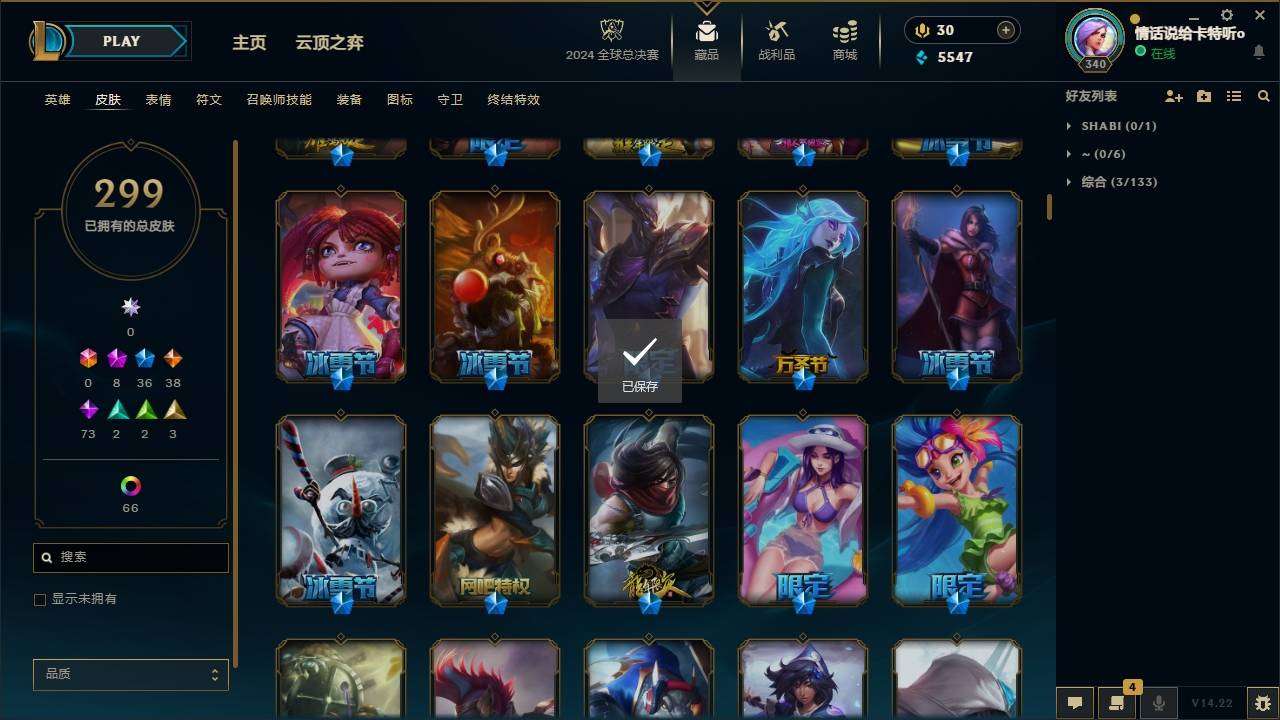Open the chat icon showing 4 notifications
The image size is (1280, 720).
[1116, 702]
